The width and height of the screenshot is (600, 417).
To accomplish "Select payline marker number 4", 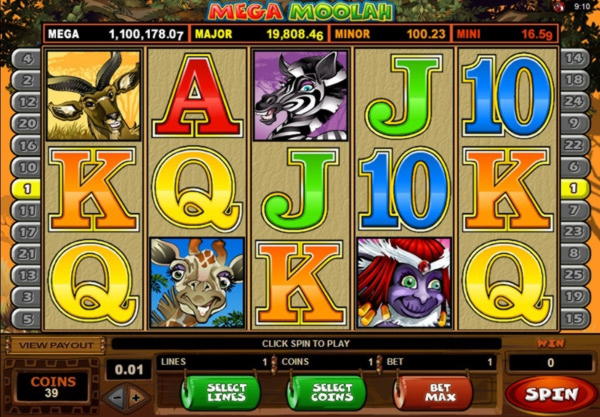I will (24, 58).
